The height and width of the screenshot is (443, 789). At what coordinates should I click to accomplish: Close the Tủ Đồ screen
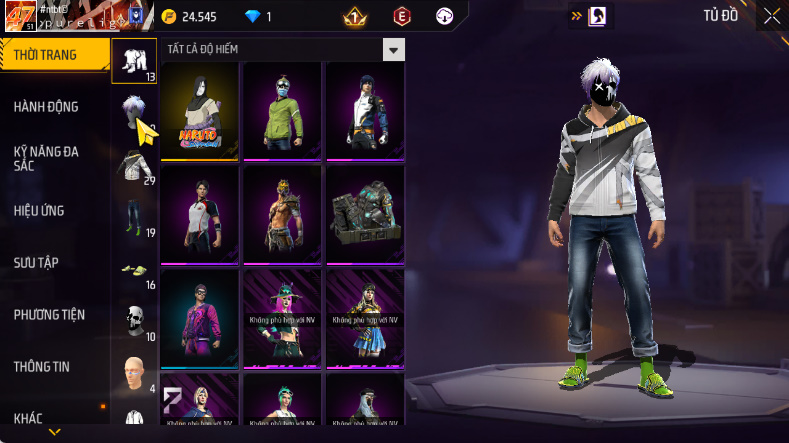(x=772, y=16)
